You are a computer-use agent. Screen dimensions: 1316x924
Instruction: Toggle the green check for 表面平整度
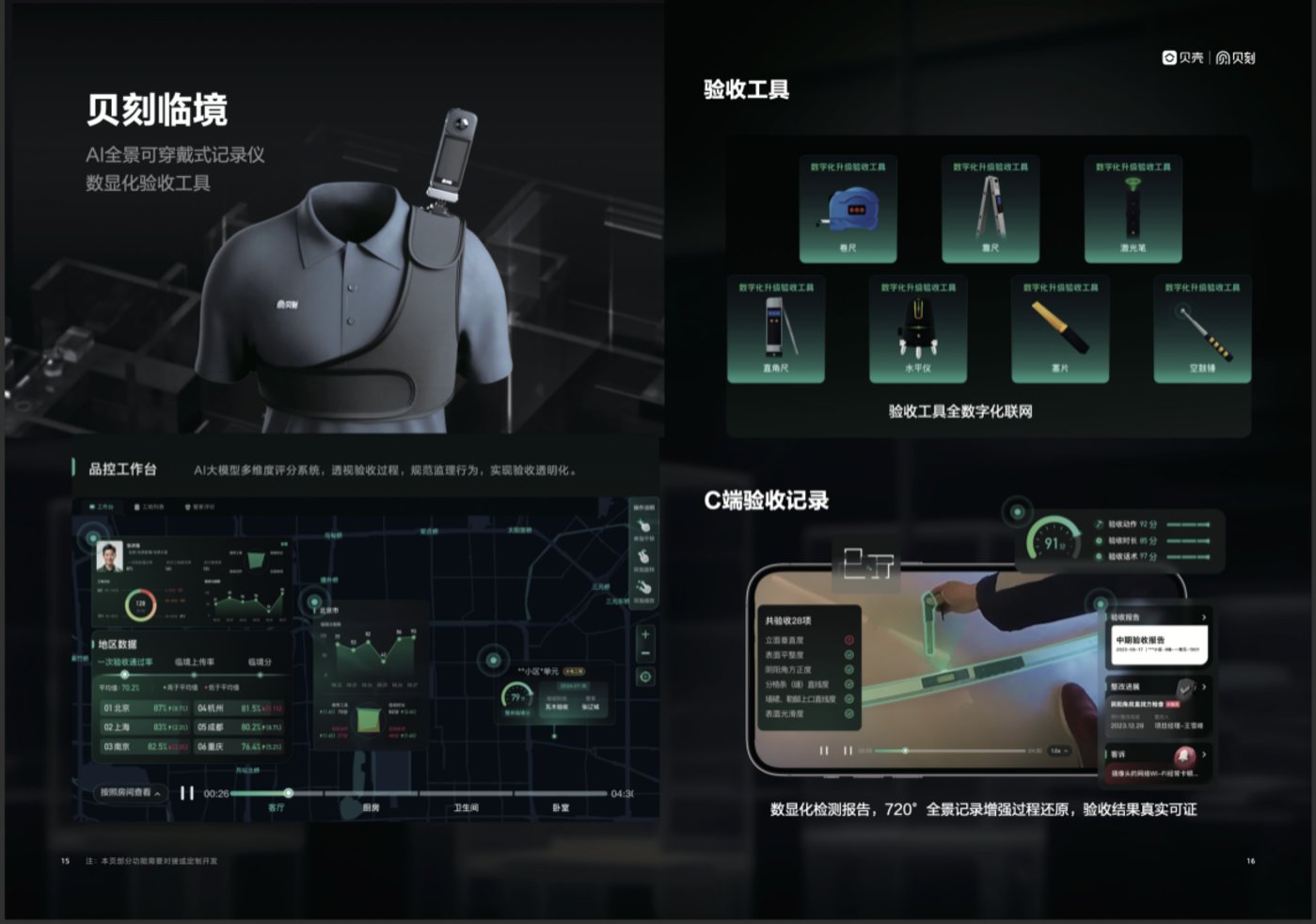pos(849,654)
